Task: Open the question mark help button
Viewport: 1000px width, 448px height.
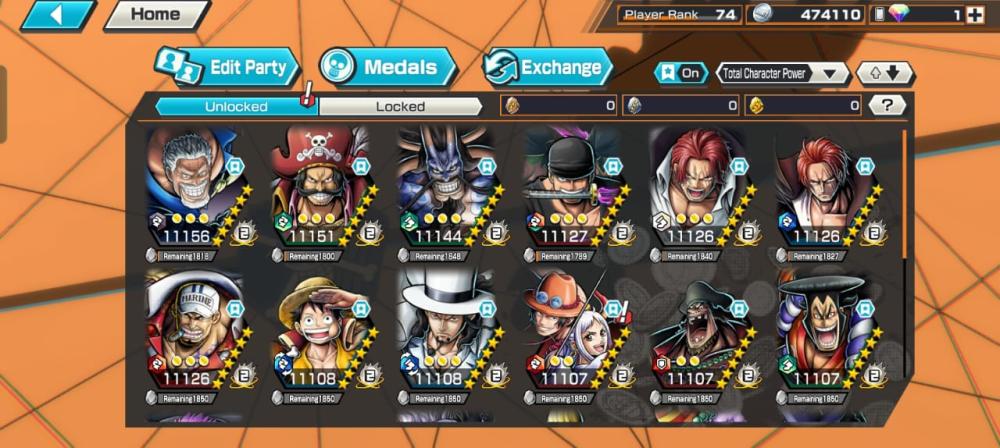Action: [886, 105]
